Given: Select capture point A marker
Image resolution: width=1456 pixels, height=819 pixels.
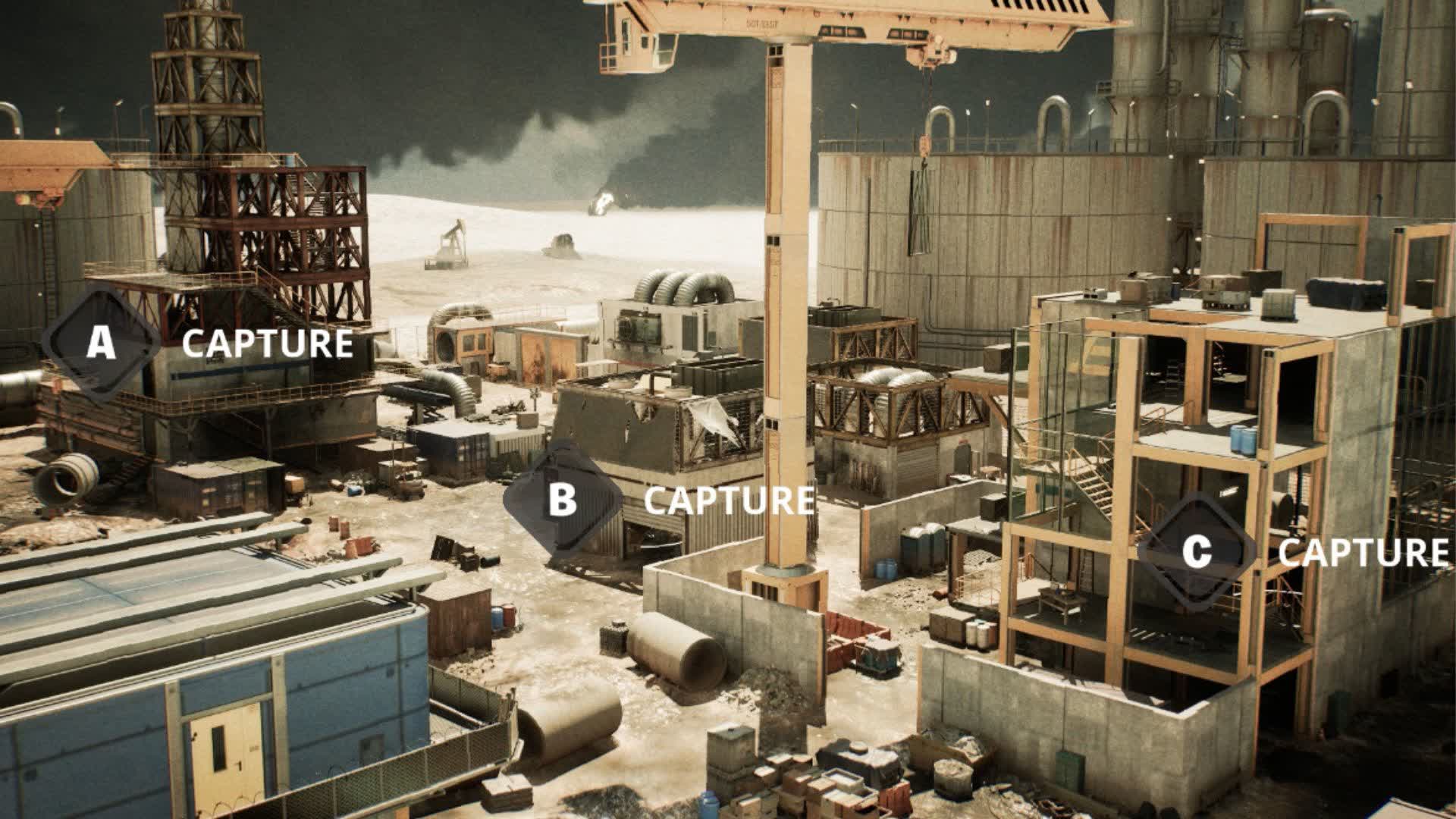Looking at the screenshot, I should tap(101, 343).
